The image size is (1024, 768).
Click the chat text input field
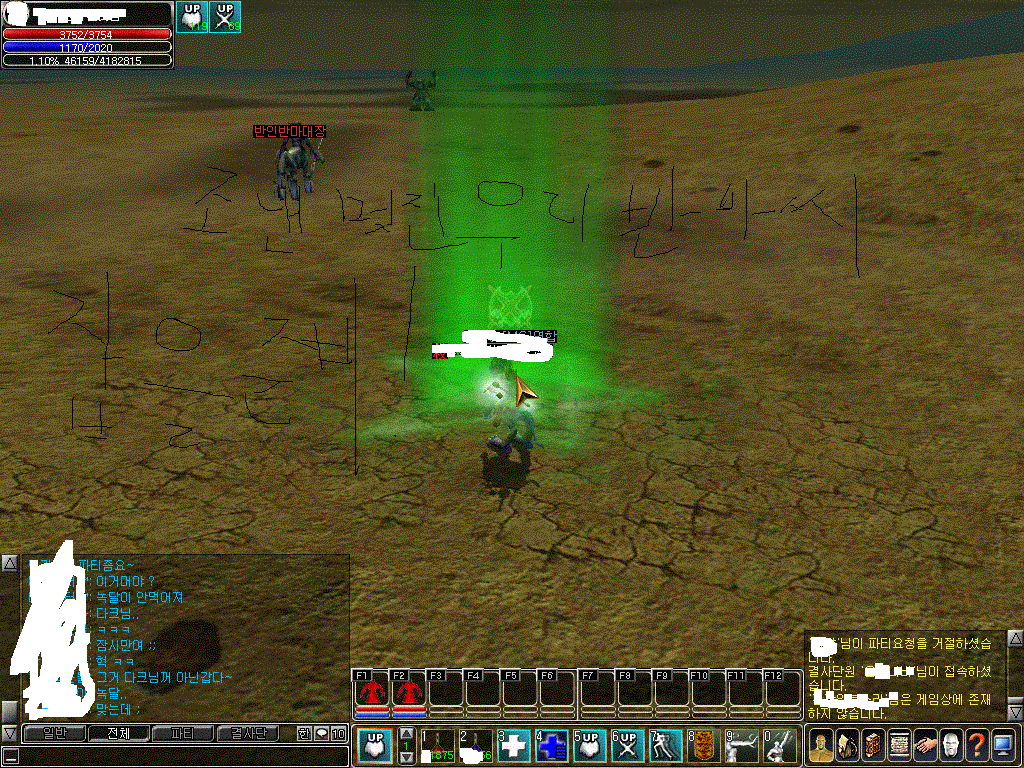point(180,756)
